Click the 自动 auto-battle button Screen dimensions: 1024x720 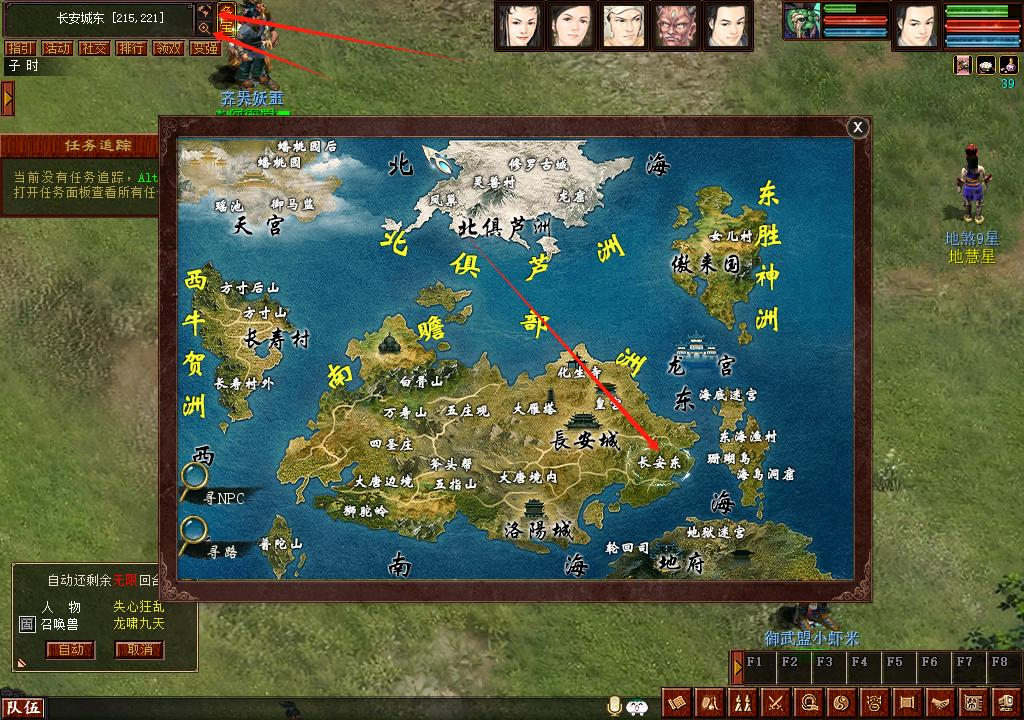[x=71, y=650]
